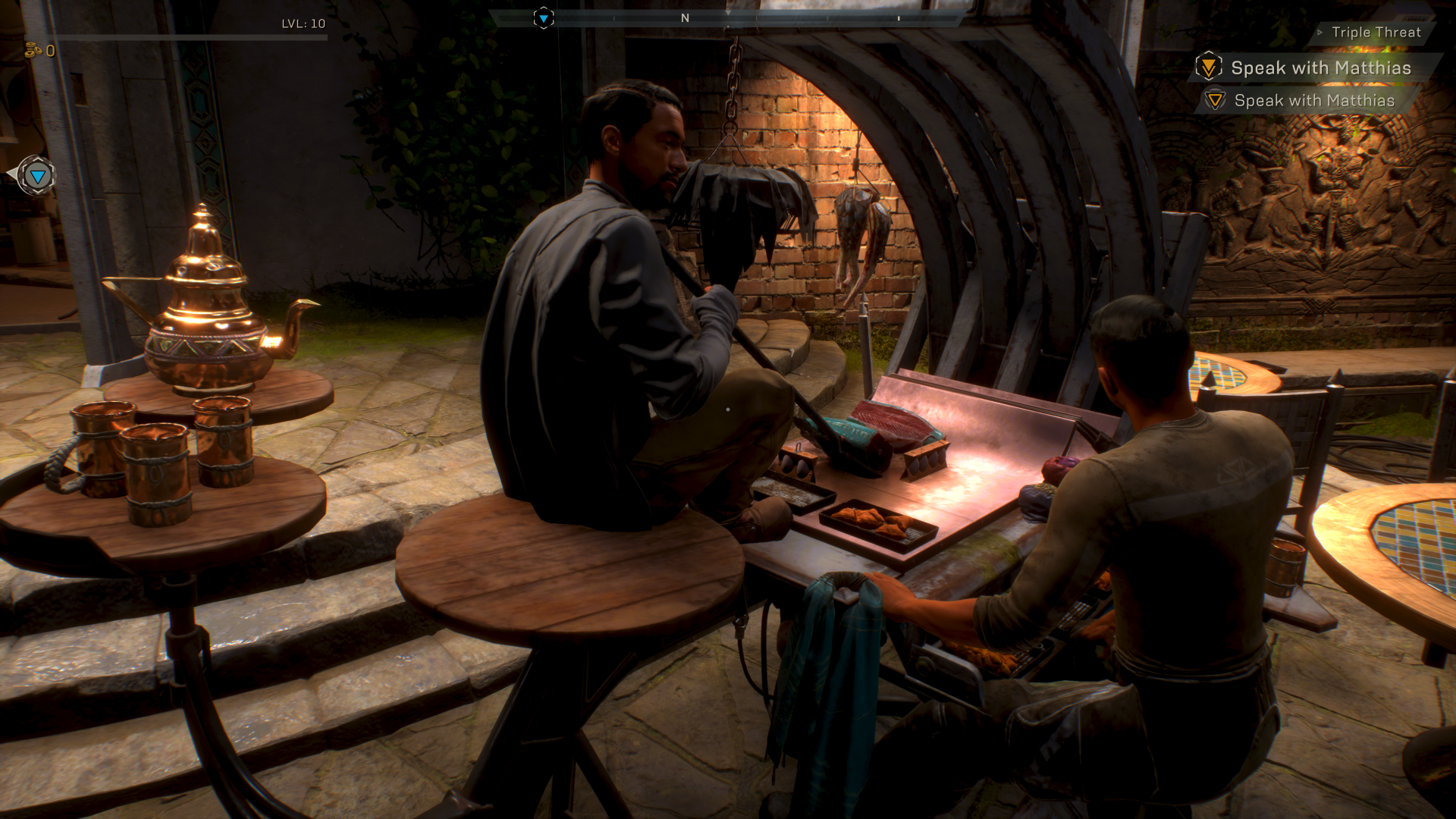Click the blue objective marker on the compass

[544, 17]
